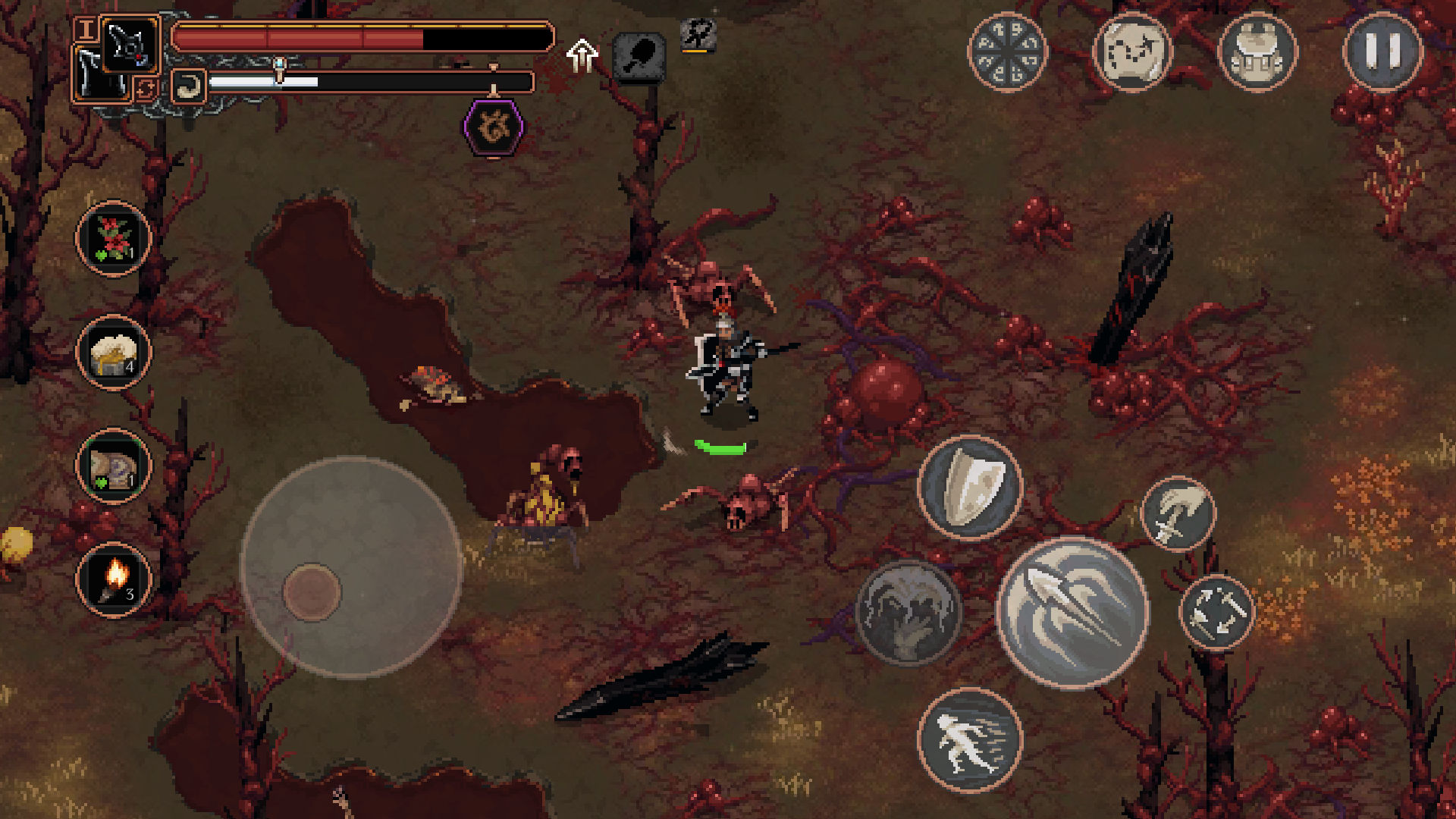Viewport: 1456px width, 819px height.
Task: Swap weapon set with the cycle icon
Action: [x=146, y=89]
